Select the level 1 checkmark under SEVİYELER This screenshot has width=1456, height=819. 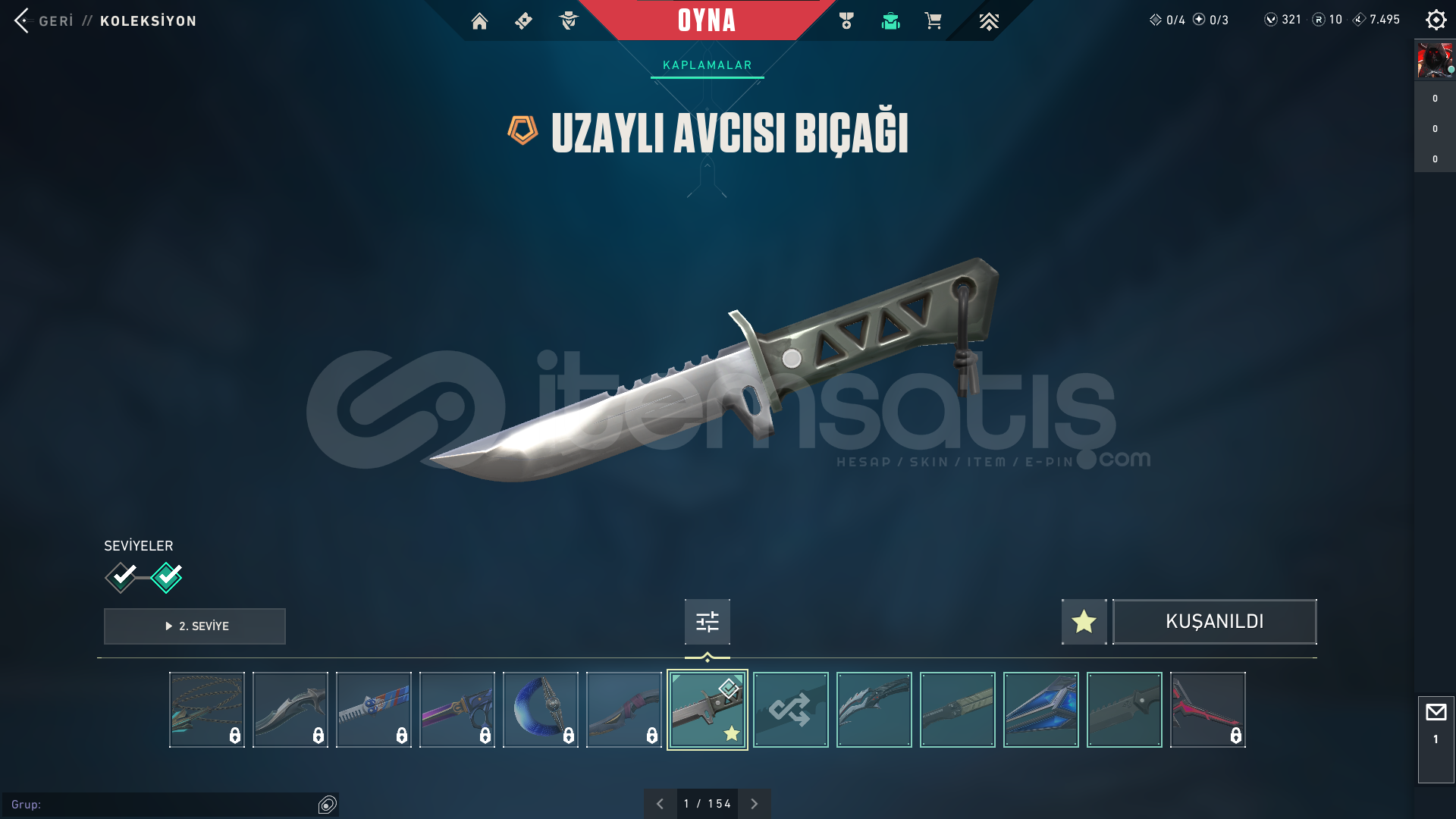[x=120, y=576]
